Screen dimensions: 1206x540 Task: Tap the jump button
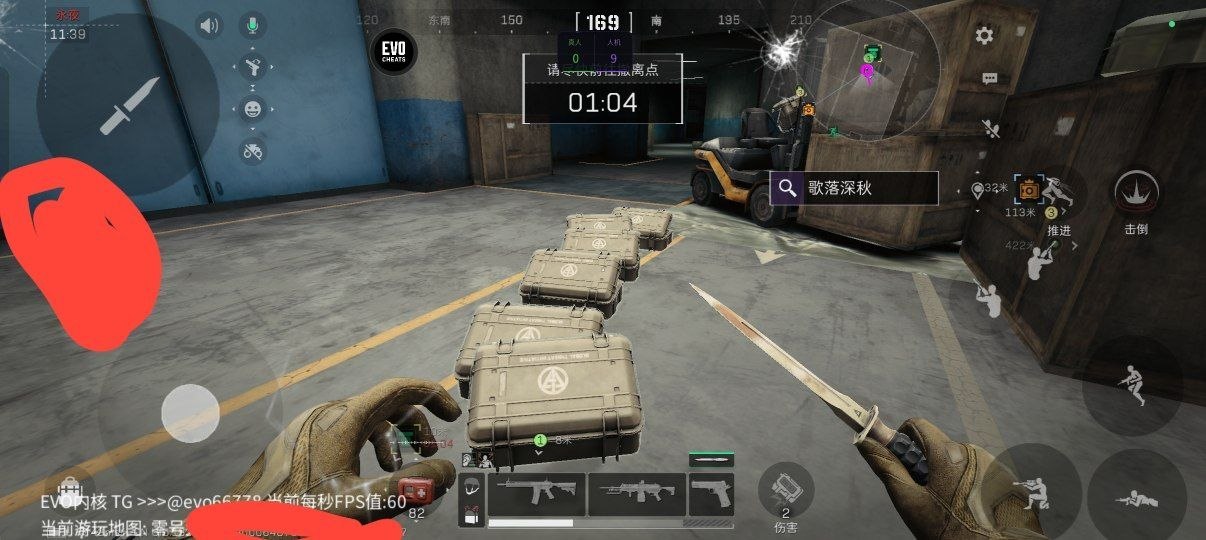[x=1132, y=385]
